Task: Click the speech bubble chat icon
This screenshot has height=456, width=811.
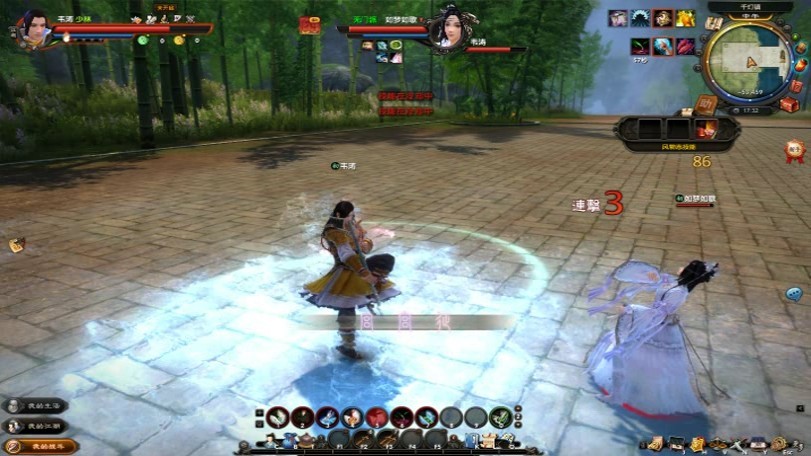Action: click(794, 294)
